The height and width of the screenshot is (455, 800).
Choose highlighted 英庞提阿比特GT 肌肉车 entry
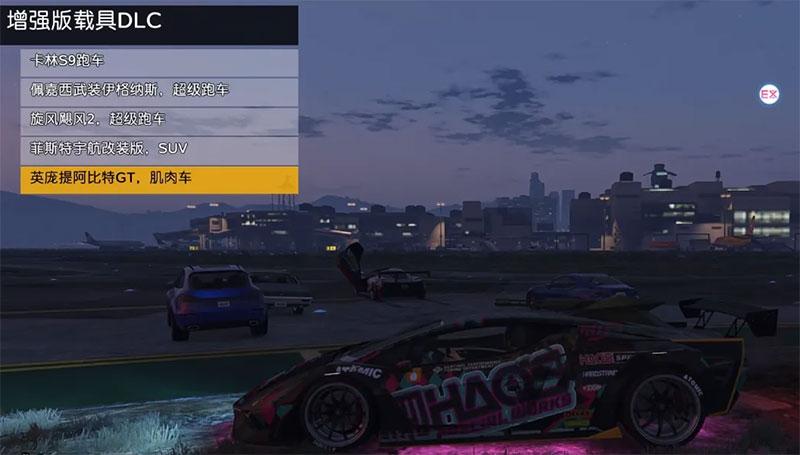pyautogui.click(x=159, y=178)
